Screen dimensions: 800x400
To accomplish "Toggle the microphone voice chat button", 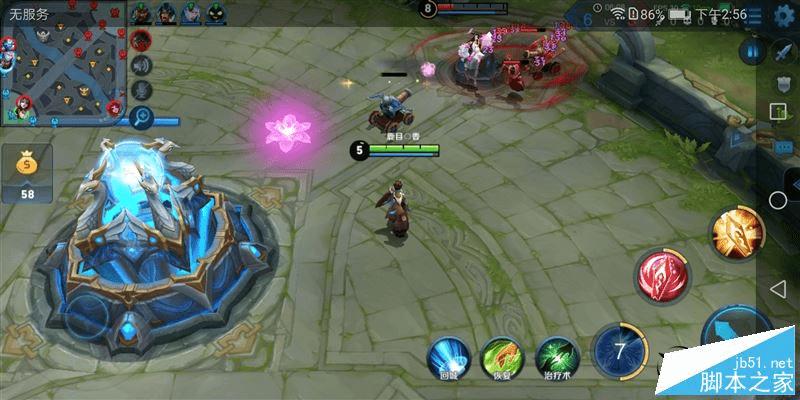I will pos(141,91).
